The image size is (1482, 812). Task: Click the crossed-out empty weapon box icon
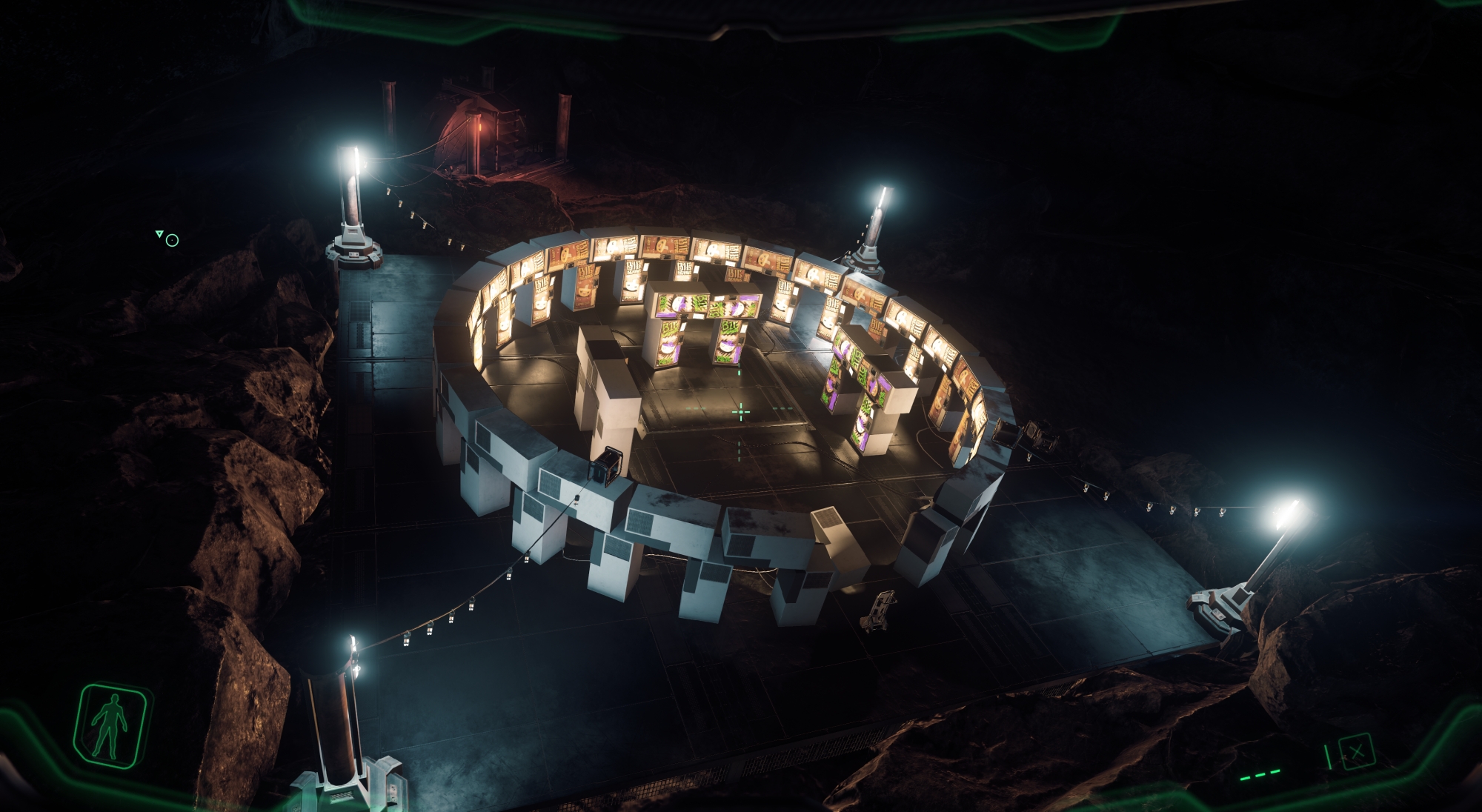1355,752
